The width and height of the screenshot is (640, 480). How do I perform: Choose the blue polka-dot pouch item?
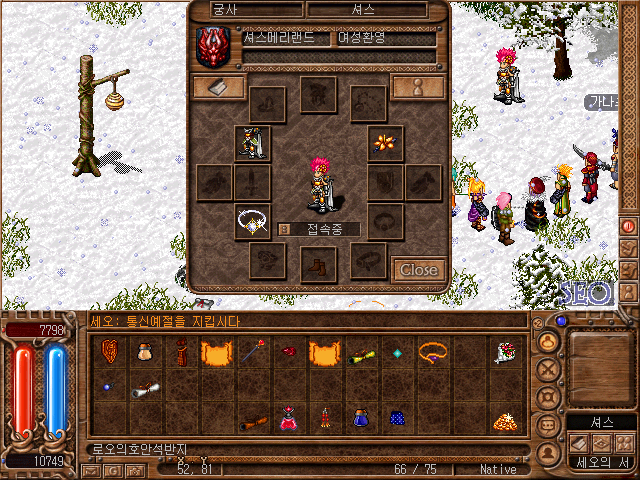396,417
